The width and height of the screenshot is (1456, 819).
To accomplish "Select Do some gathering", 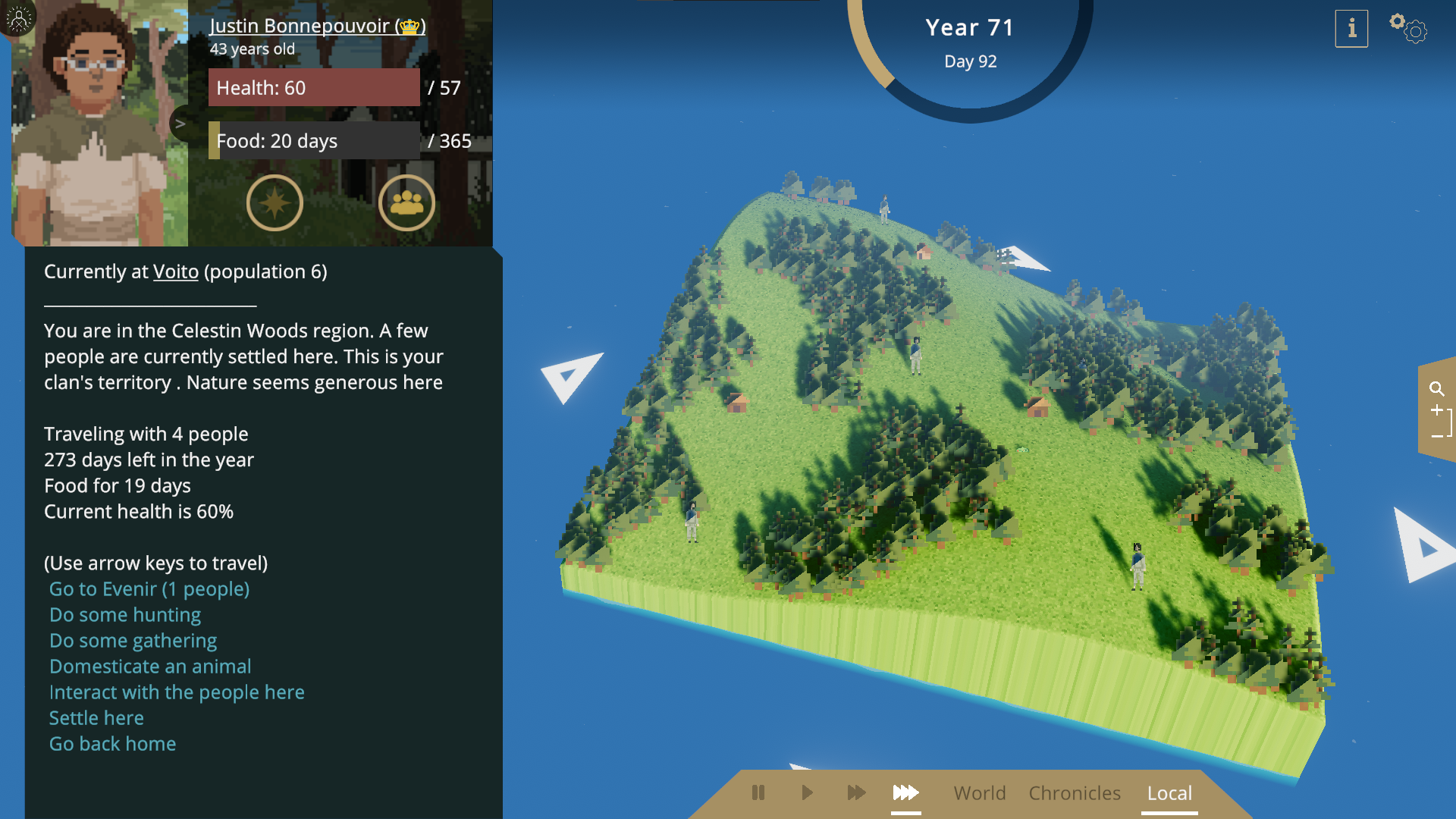I will pyautogui.click(x=133, y=641).
